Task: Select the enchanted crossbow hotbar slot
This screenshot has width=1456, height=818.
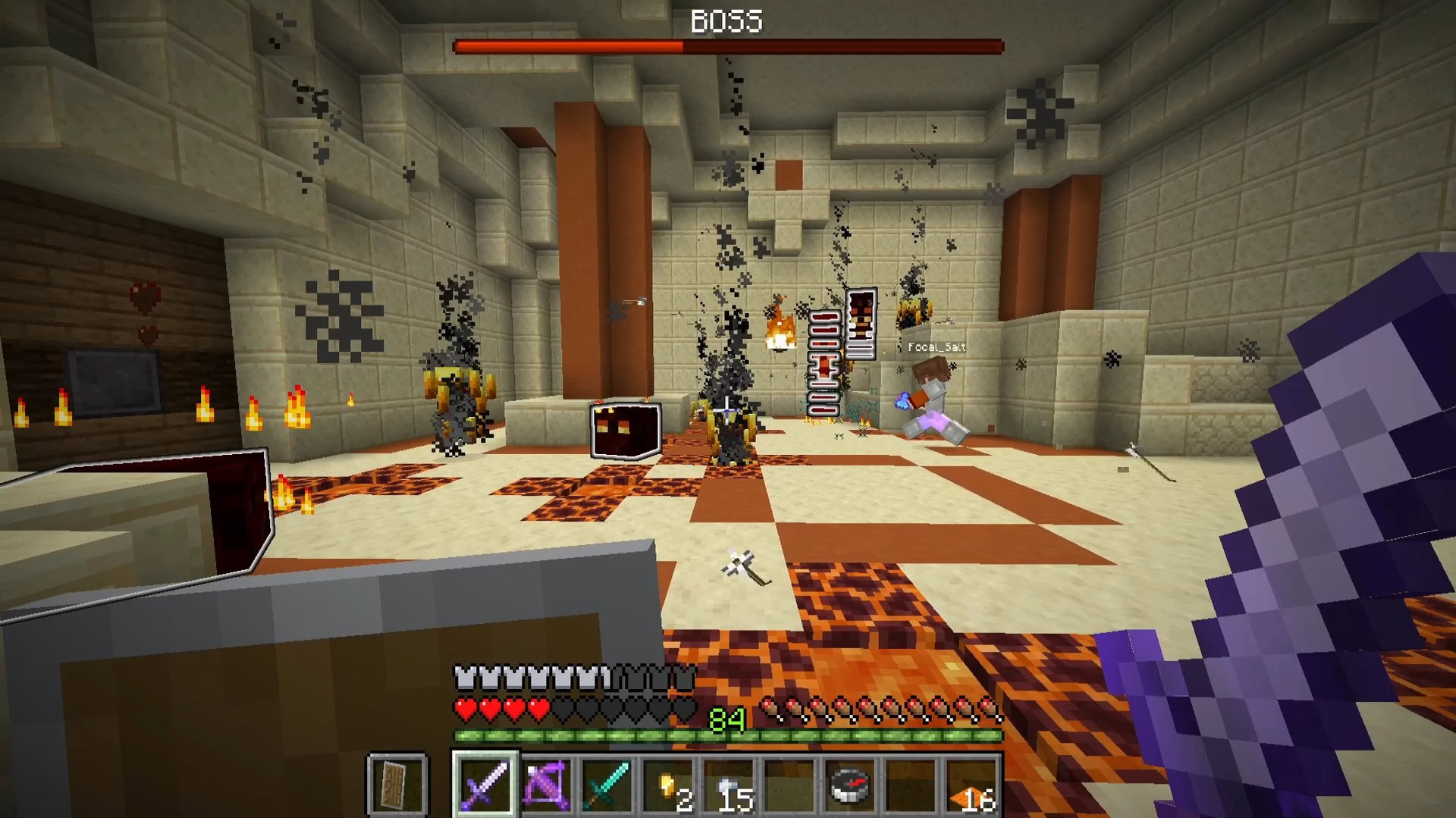Action: (546, 783)
